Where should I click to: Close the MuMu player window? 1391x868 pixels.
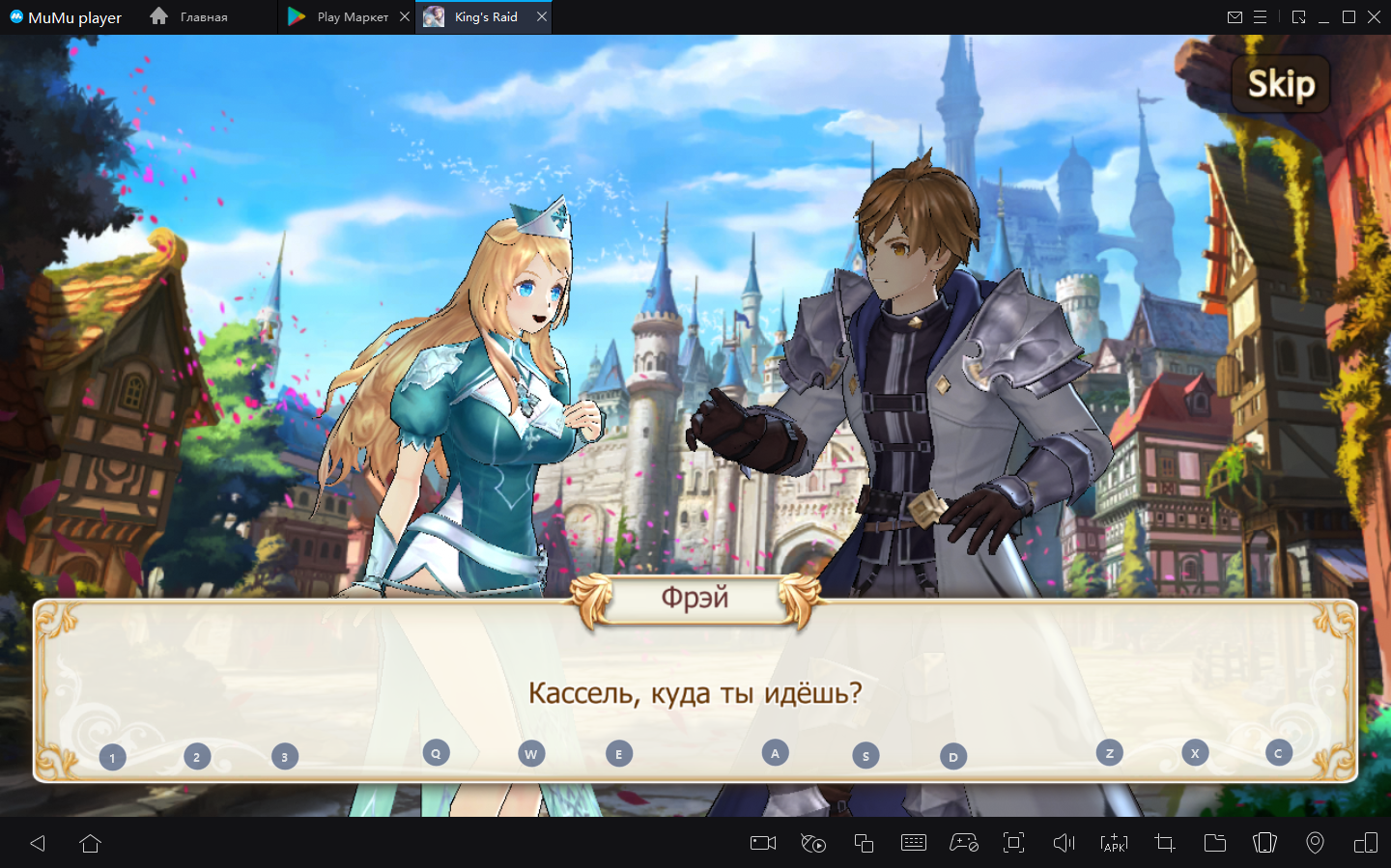click(1374, 17)
